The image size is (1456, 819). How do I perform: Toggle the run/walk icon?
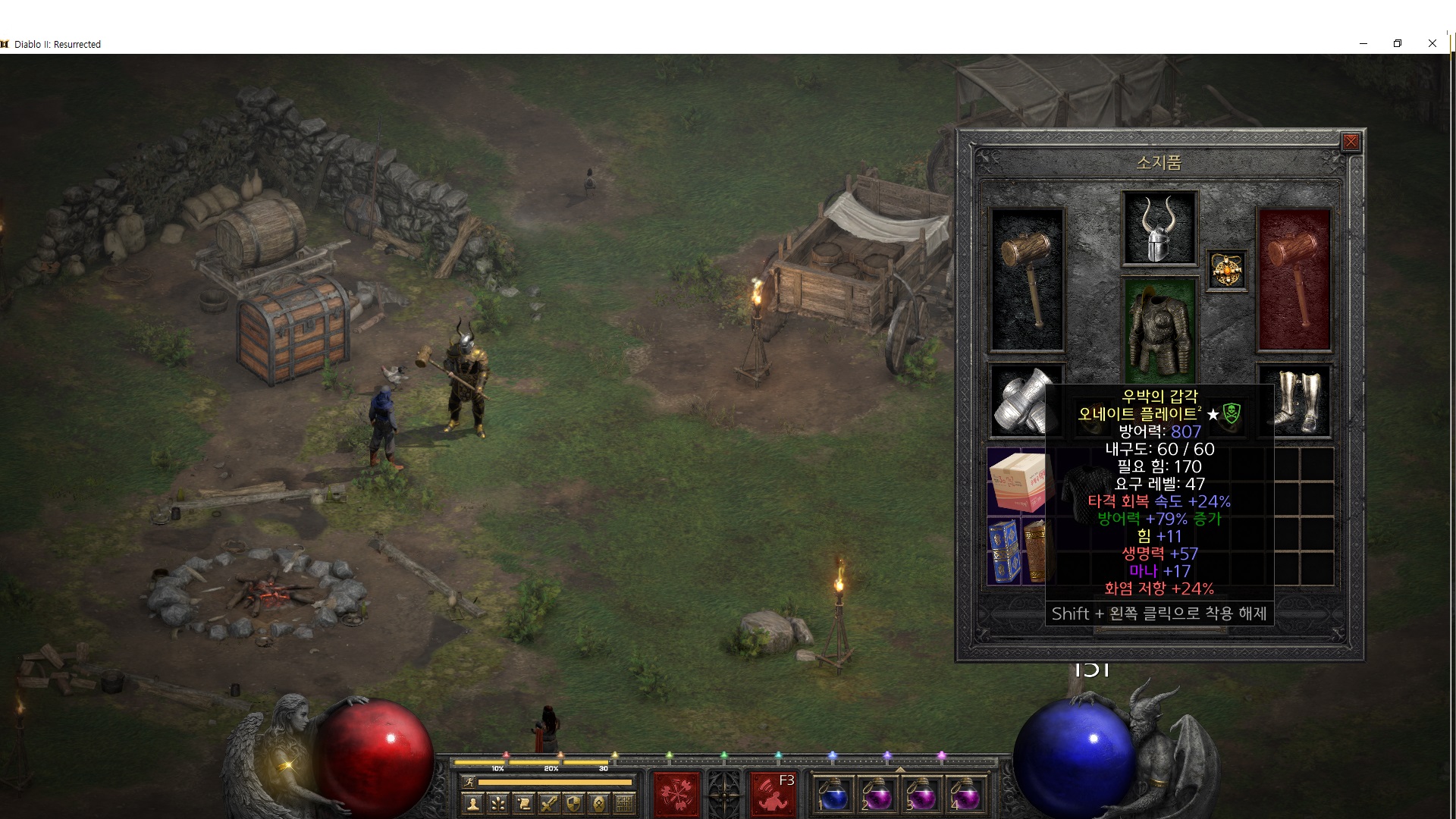coord(468,782)
